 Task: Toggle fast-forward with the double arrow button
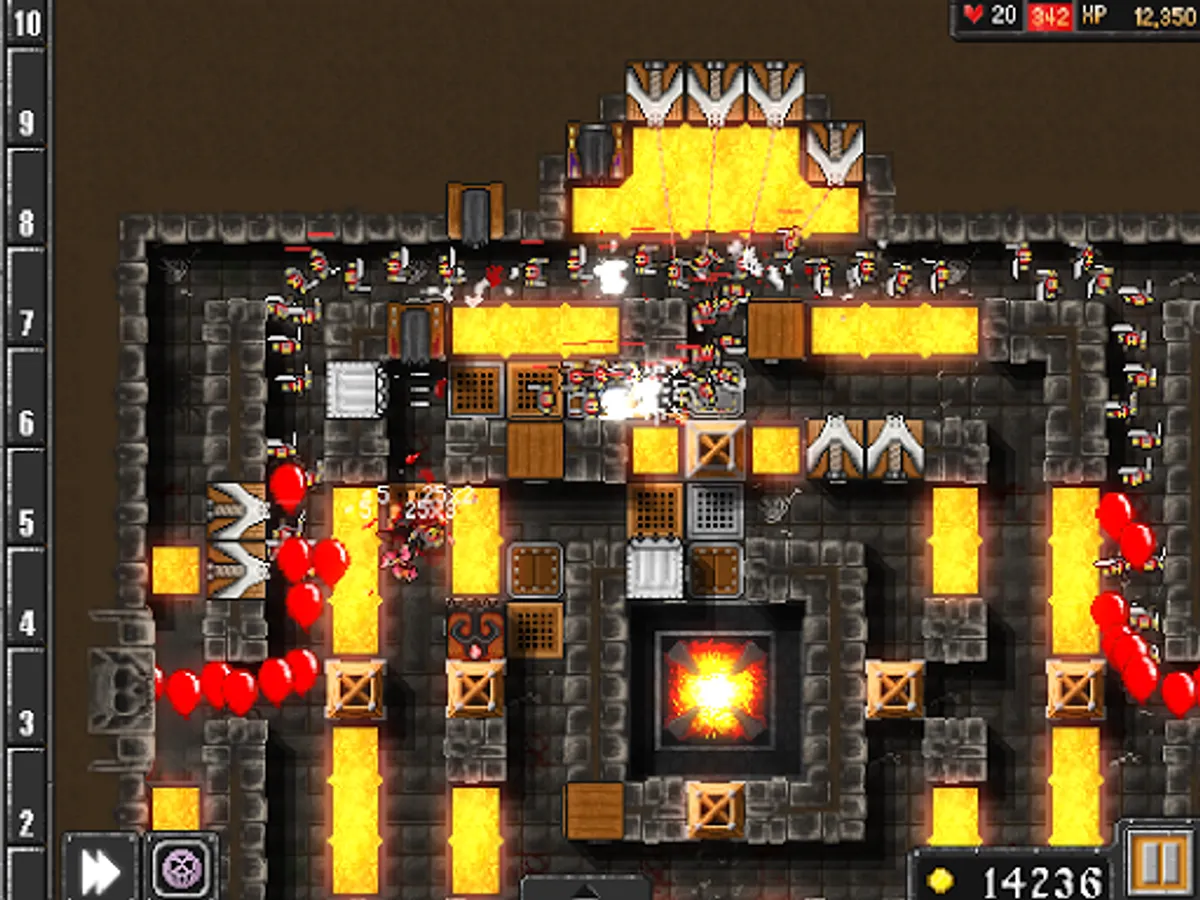[100, 868]
